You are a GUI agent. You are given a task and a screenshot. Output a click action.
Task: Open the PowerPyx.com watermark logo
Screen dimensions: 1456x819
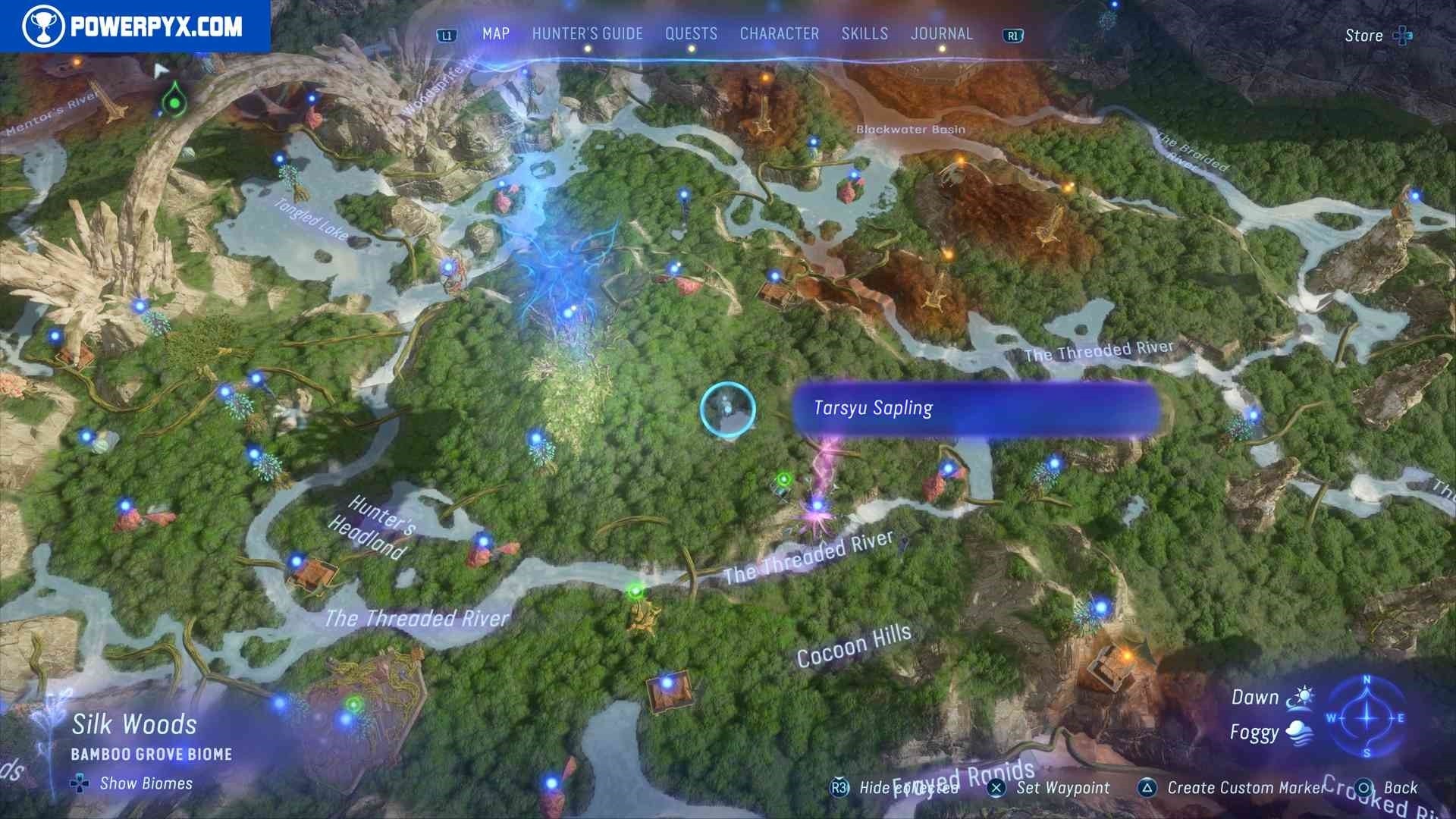(x=134, y=27)
